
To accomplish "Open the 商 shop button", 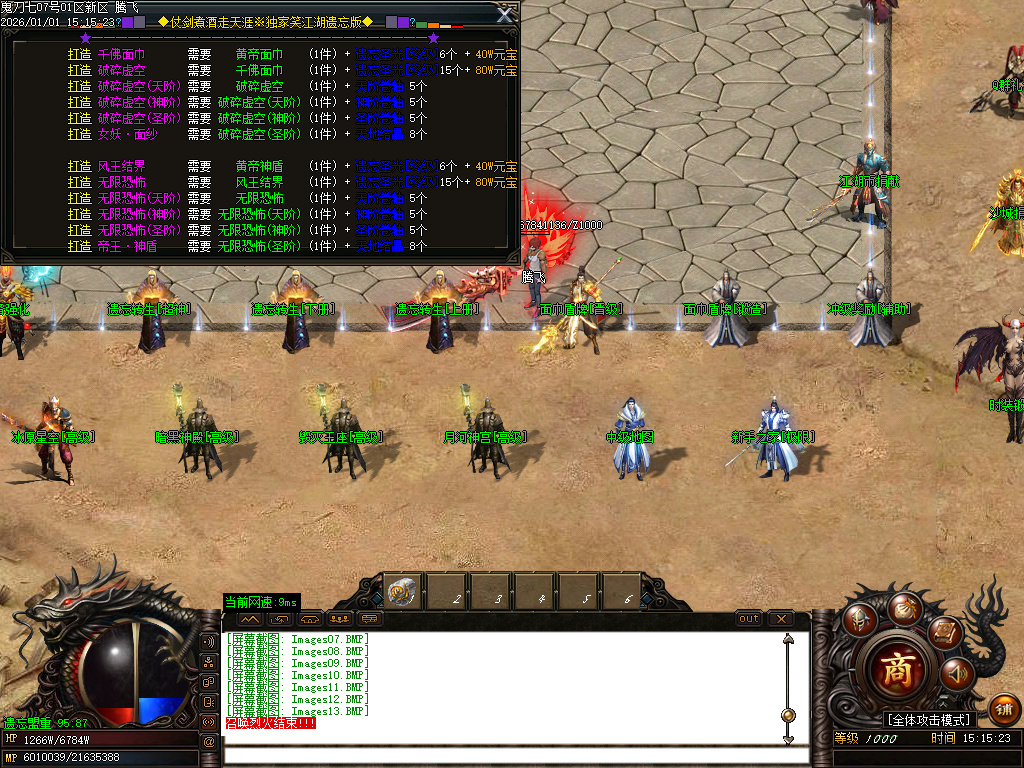I will (901, 670).
